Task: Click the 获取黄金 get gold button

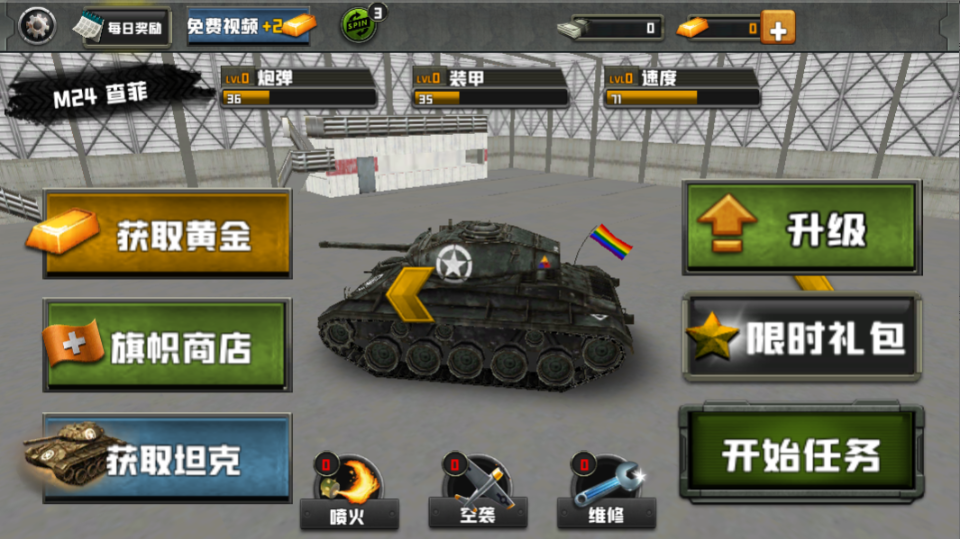Action: pyautogui.click(x=167, y=234)
